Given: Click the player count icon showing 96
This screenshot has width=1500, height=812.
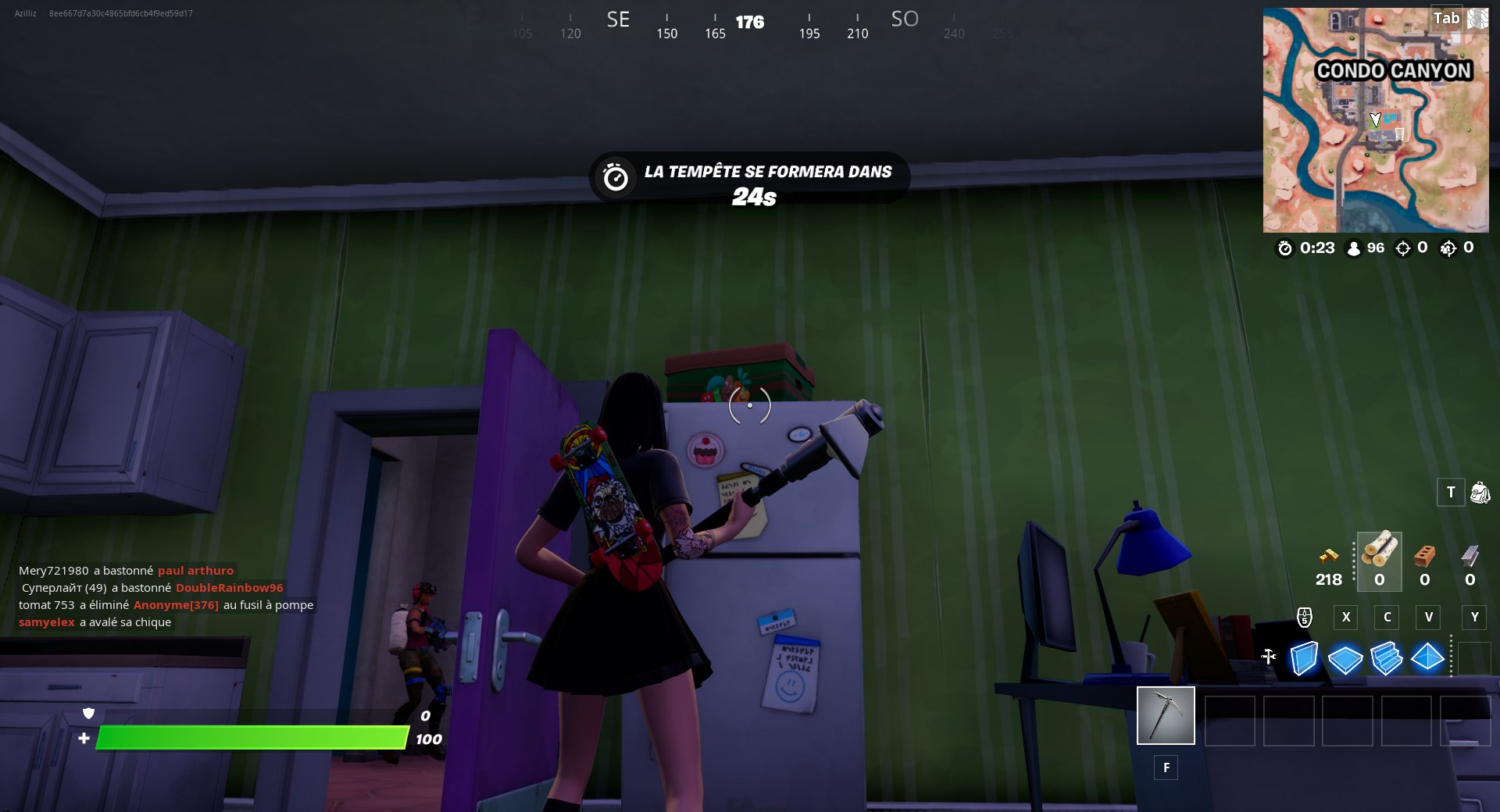Looking at the screenshot, I should pos(1355,248).
